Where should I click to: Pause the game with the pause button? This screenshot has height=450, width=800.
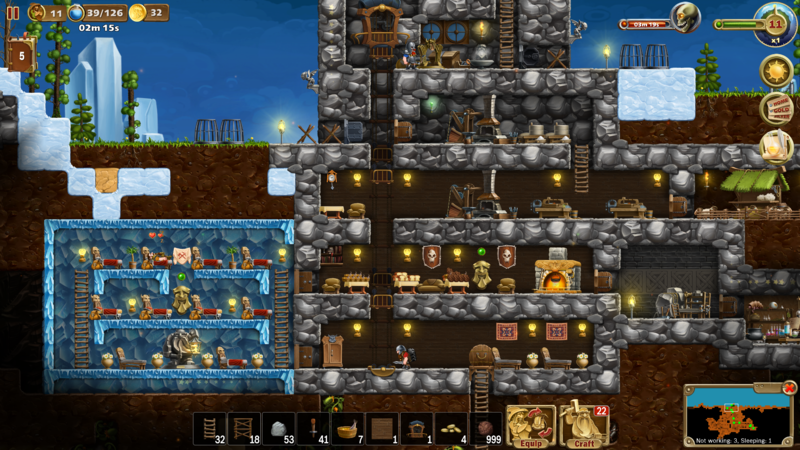(13, 13)
